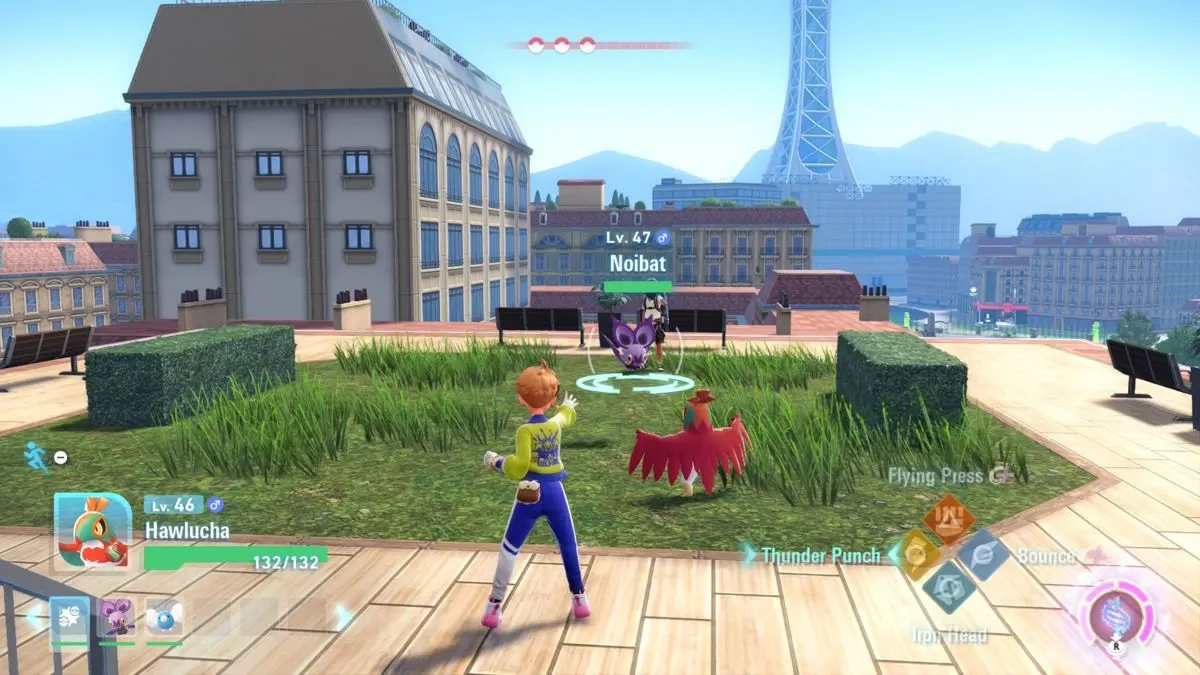Click the right arrow on party bar

(x=343, y=617)
